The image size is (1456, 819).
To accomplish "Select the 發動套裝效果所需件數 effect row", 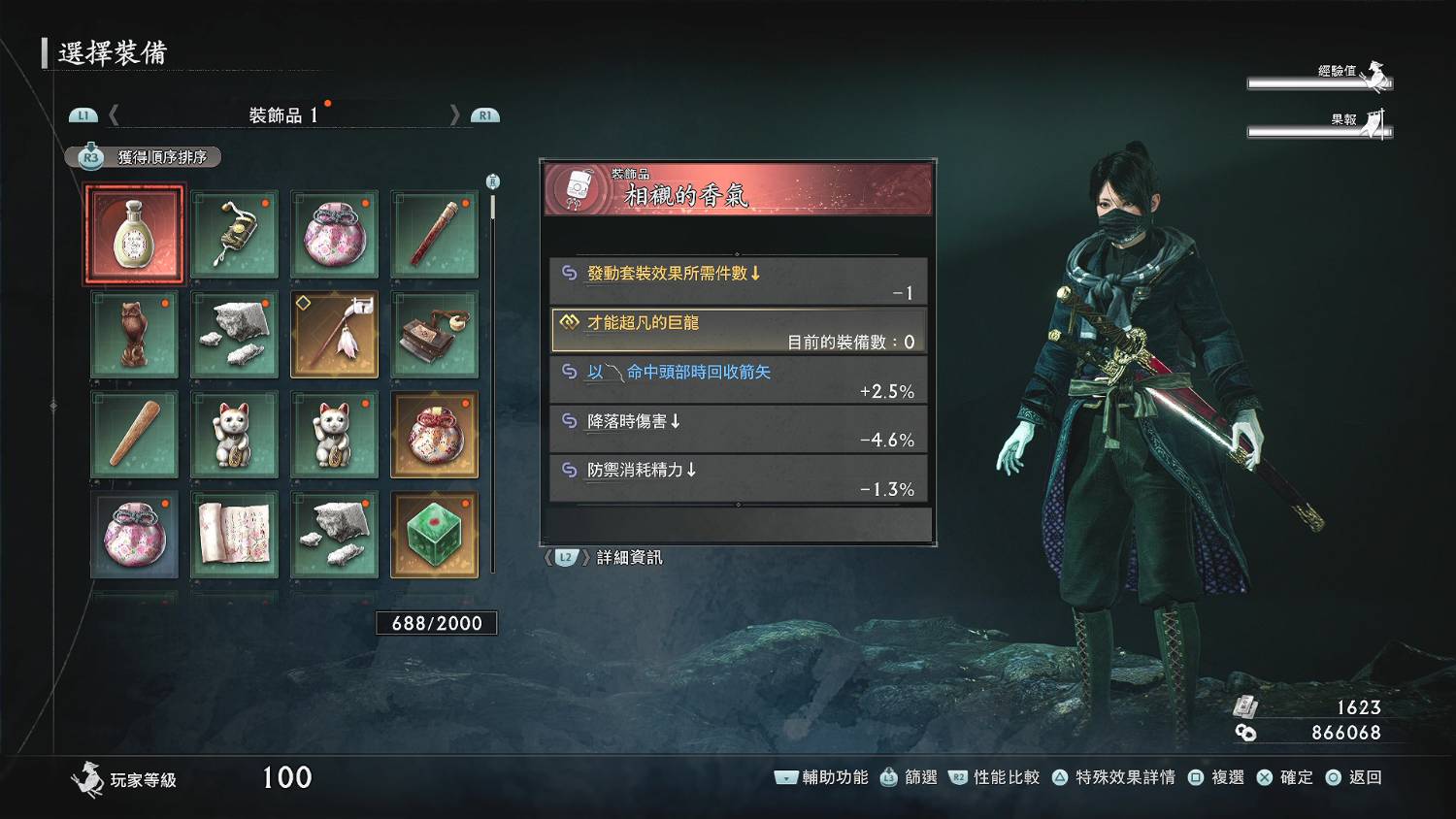I will pos(739,281).
